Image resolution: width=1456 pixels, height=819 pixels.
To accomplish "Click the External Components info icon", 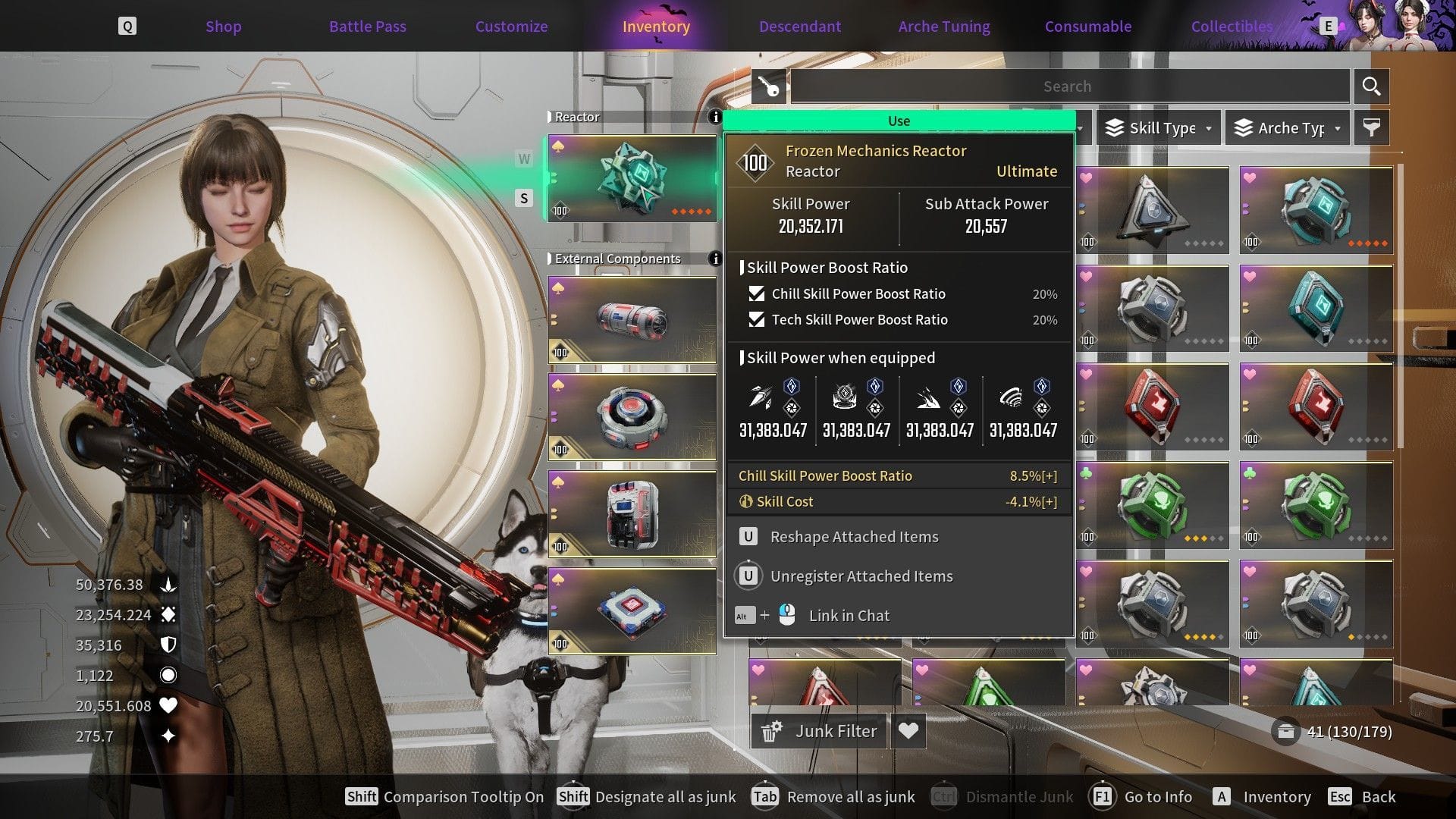I will (x=717, y=258).
